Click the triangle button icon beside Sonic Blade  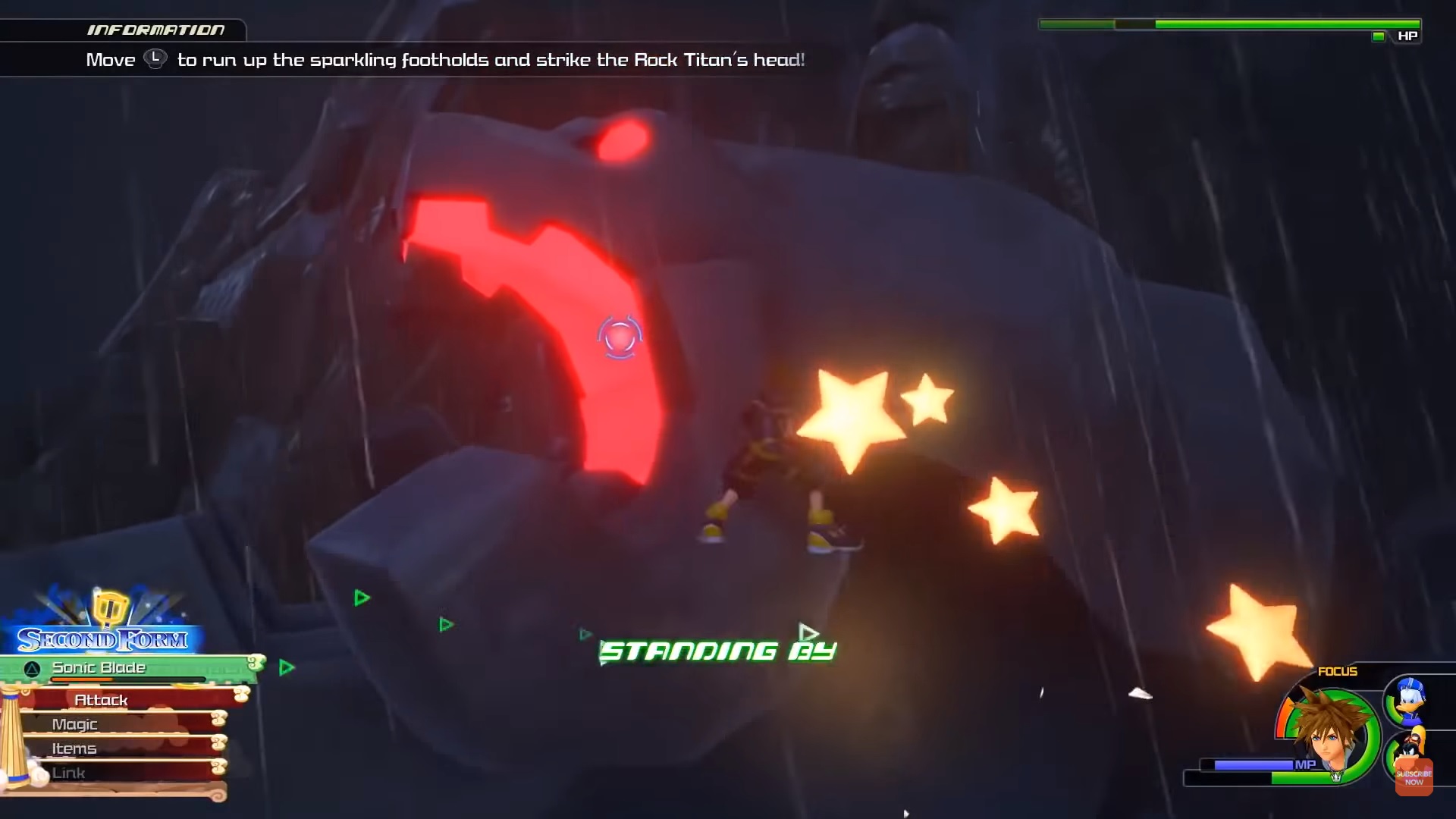(x=30, y=668)
